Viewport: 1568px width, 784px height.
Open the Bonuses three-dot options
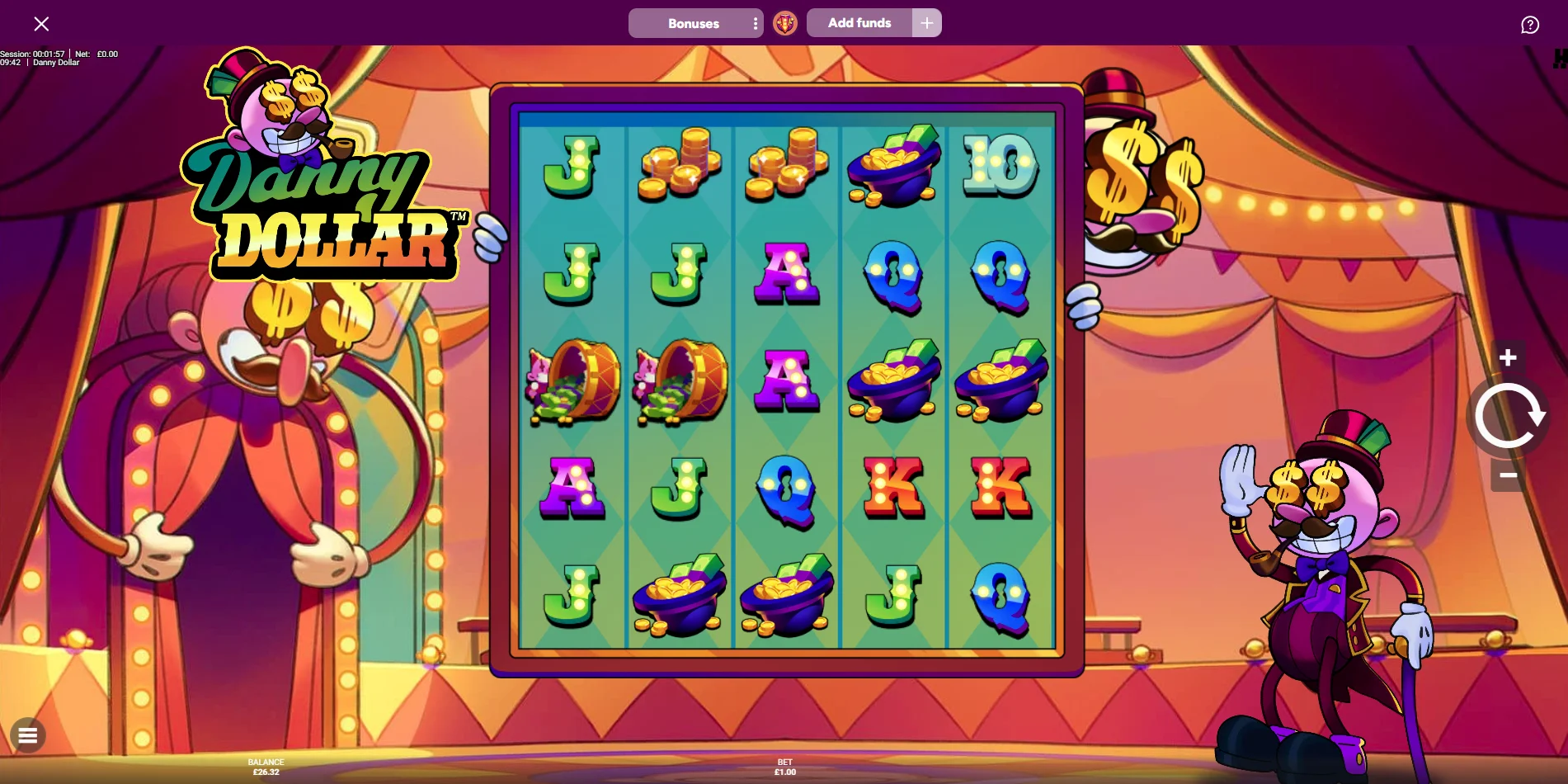coord(756,23)
